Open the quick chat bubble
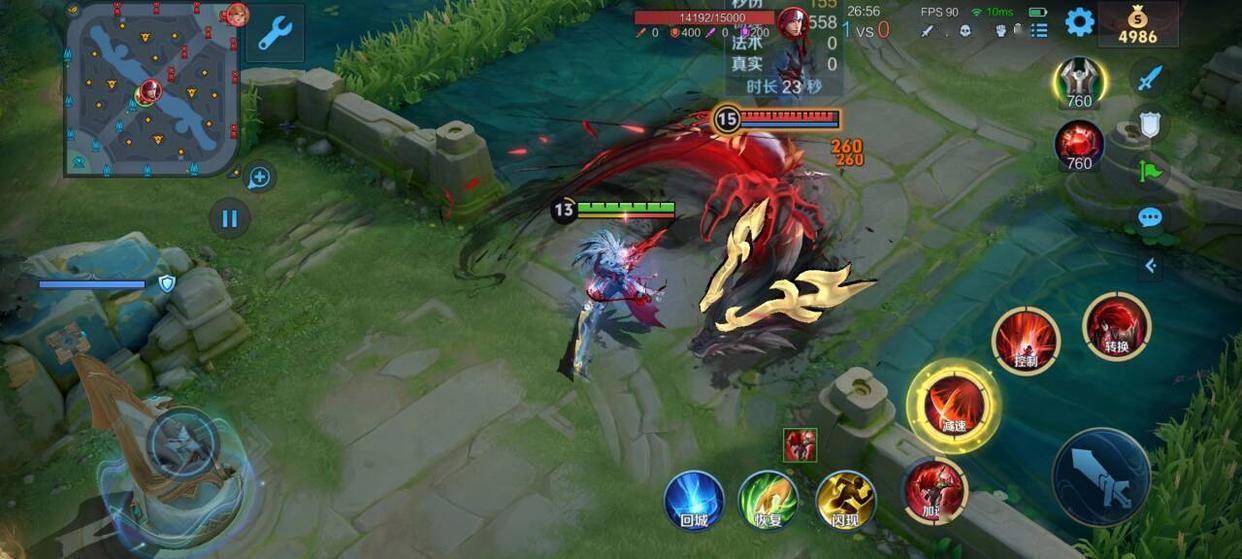Screen dimensions: 1242x559 (1151, 217)
